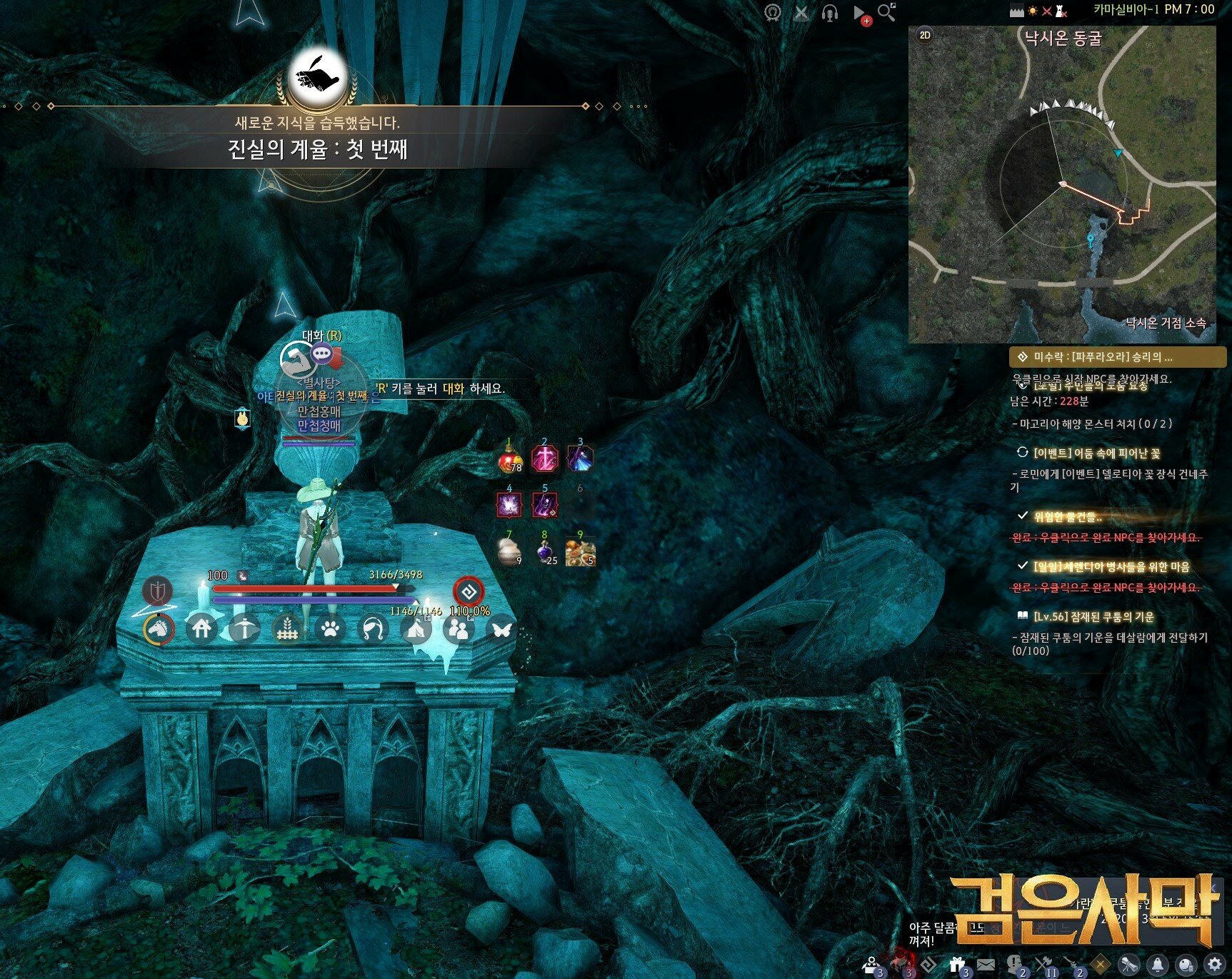Select the Lv.56 latent Kutum aura quest
Image resolution: width=1232 pixels, height=979 pixels.
click(x=1093, y=617)
